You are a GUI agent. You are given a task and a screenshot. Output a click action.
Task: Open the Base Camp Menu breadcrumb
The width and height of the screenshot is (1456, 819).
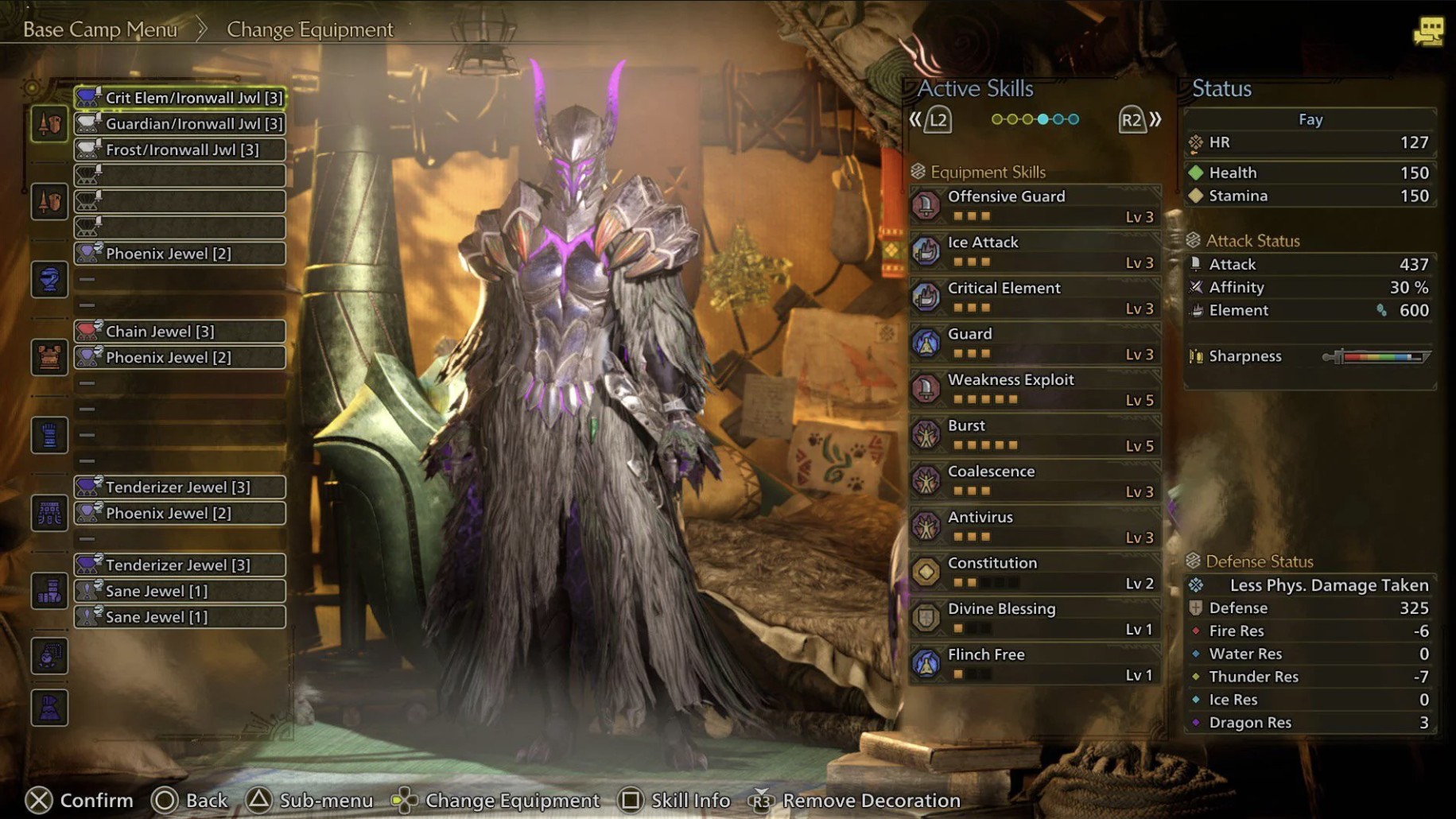[99, 29]
